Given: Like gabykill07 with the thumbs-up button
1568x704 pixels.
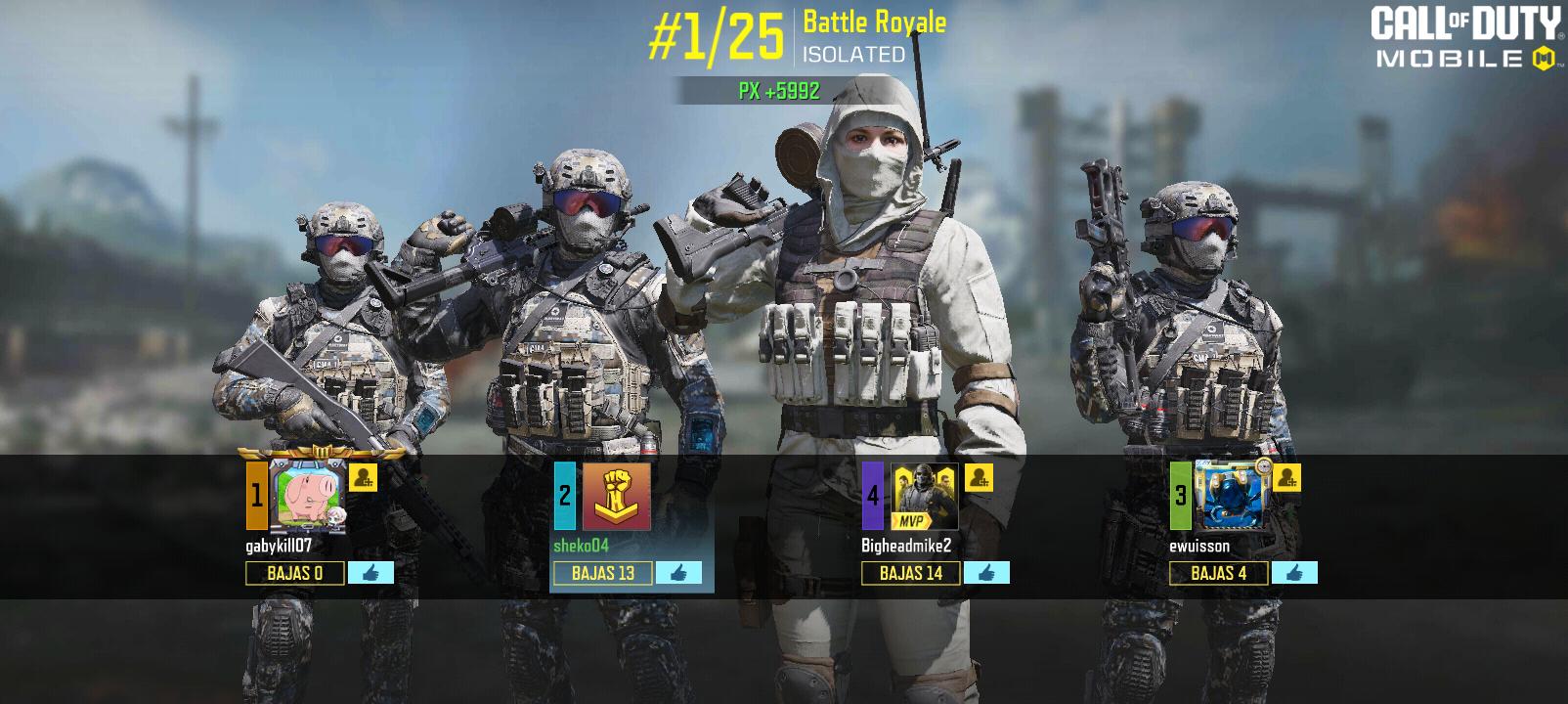Looking at the screenshot, I should [370, 573].
